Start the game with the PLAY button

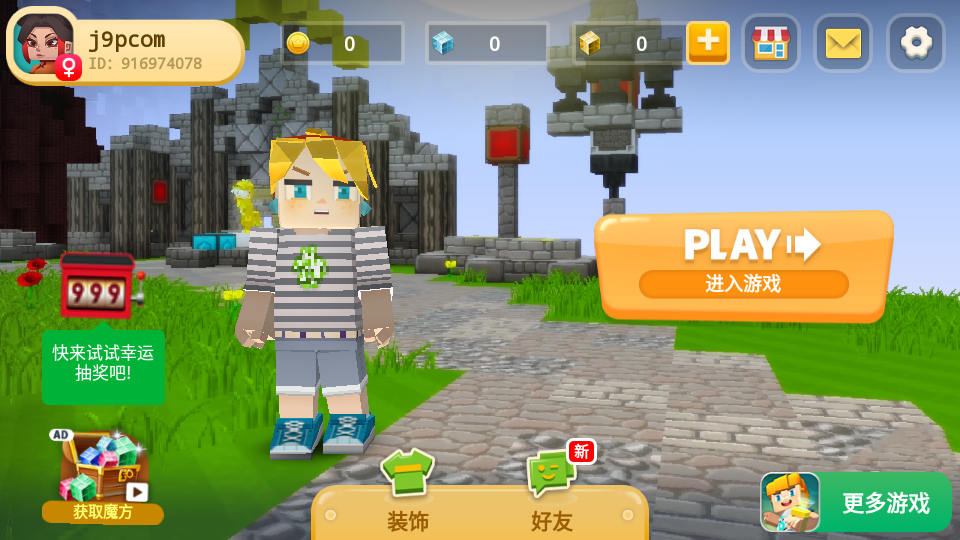[743, 262]
